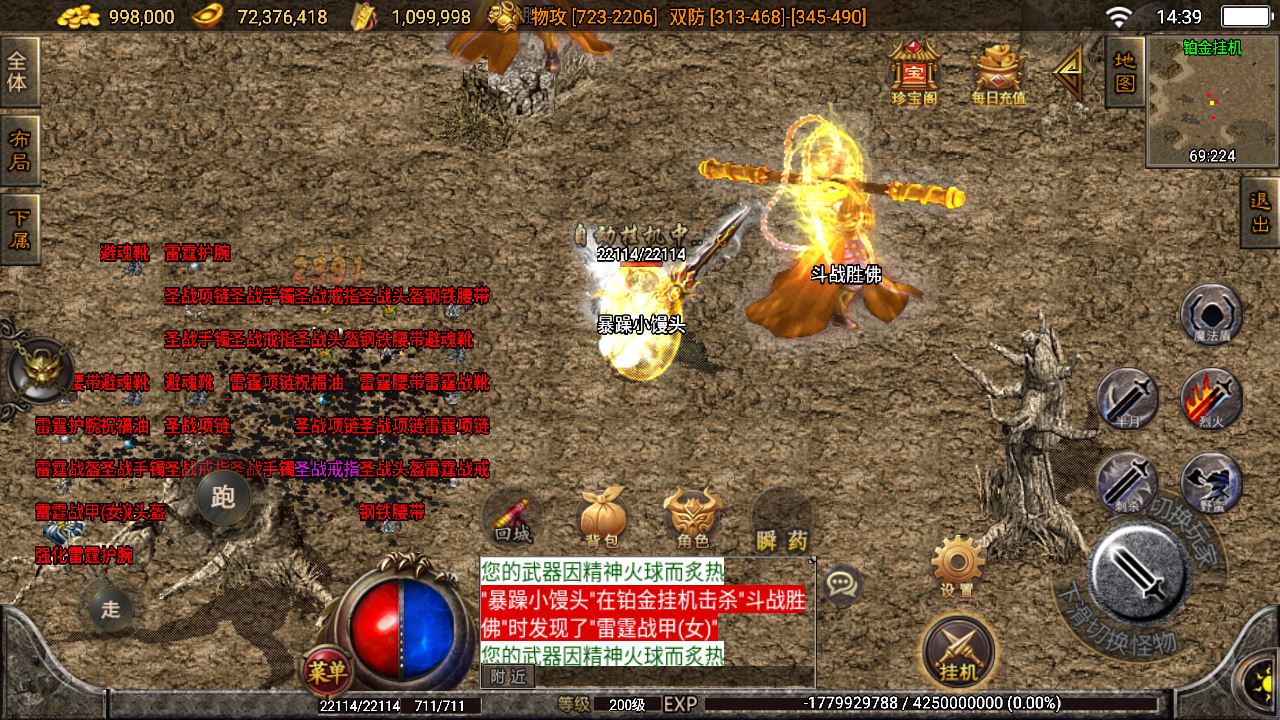
Task: Open the 角色 character sheet
Action: (x=692, y=518)
